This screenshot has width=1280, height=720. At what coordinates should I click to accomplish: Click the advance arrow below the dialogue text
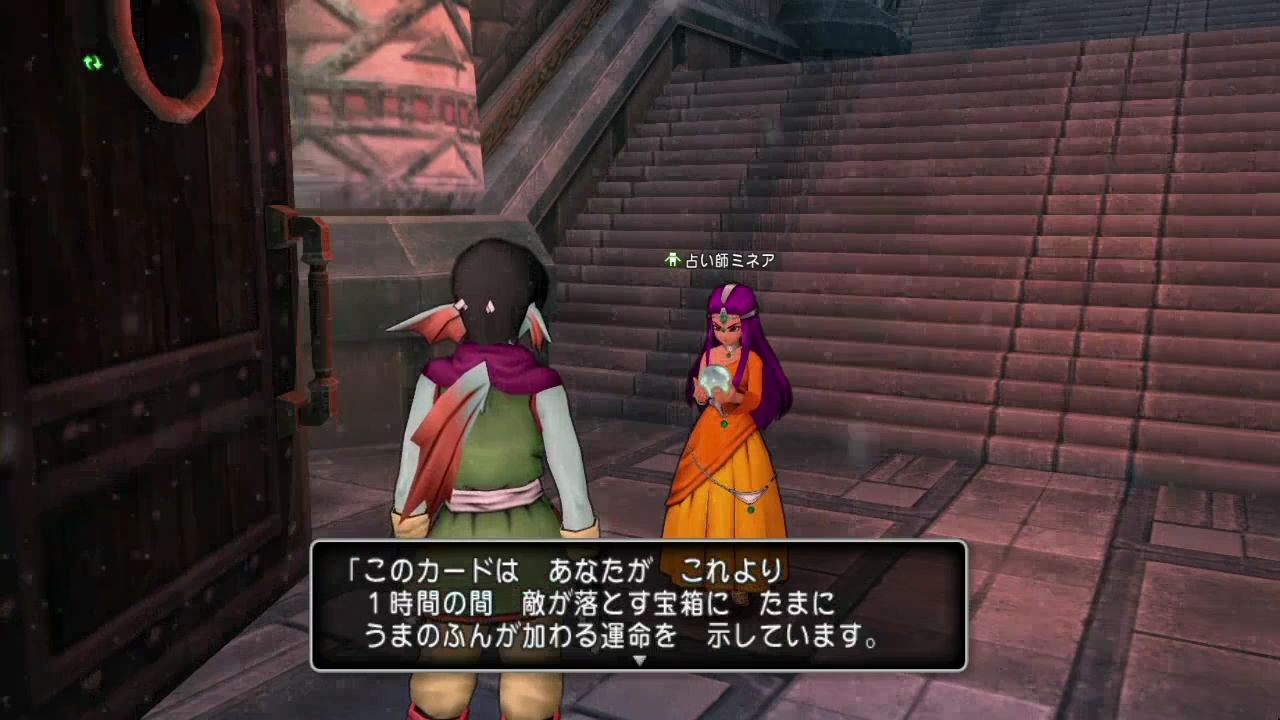(637, 658)
